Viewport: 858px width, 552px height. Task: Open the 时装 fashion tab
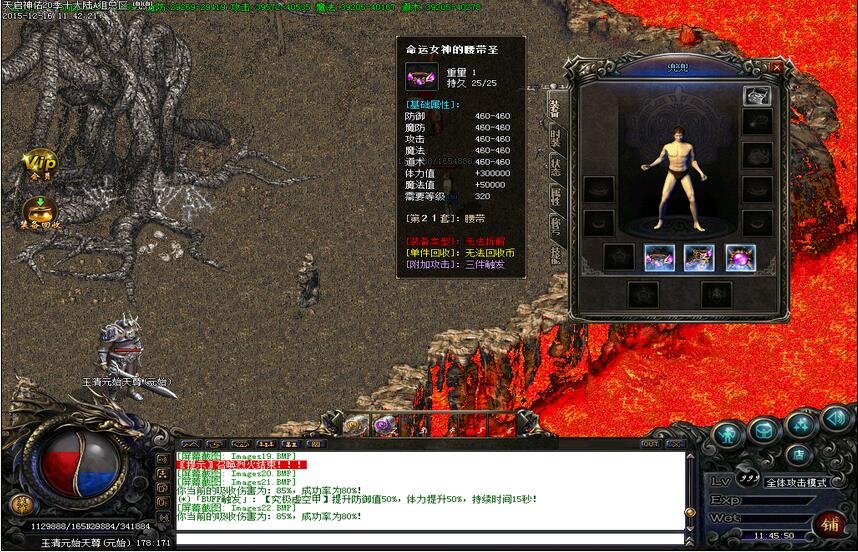554,138
